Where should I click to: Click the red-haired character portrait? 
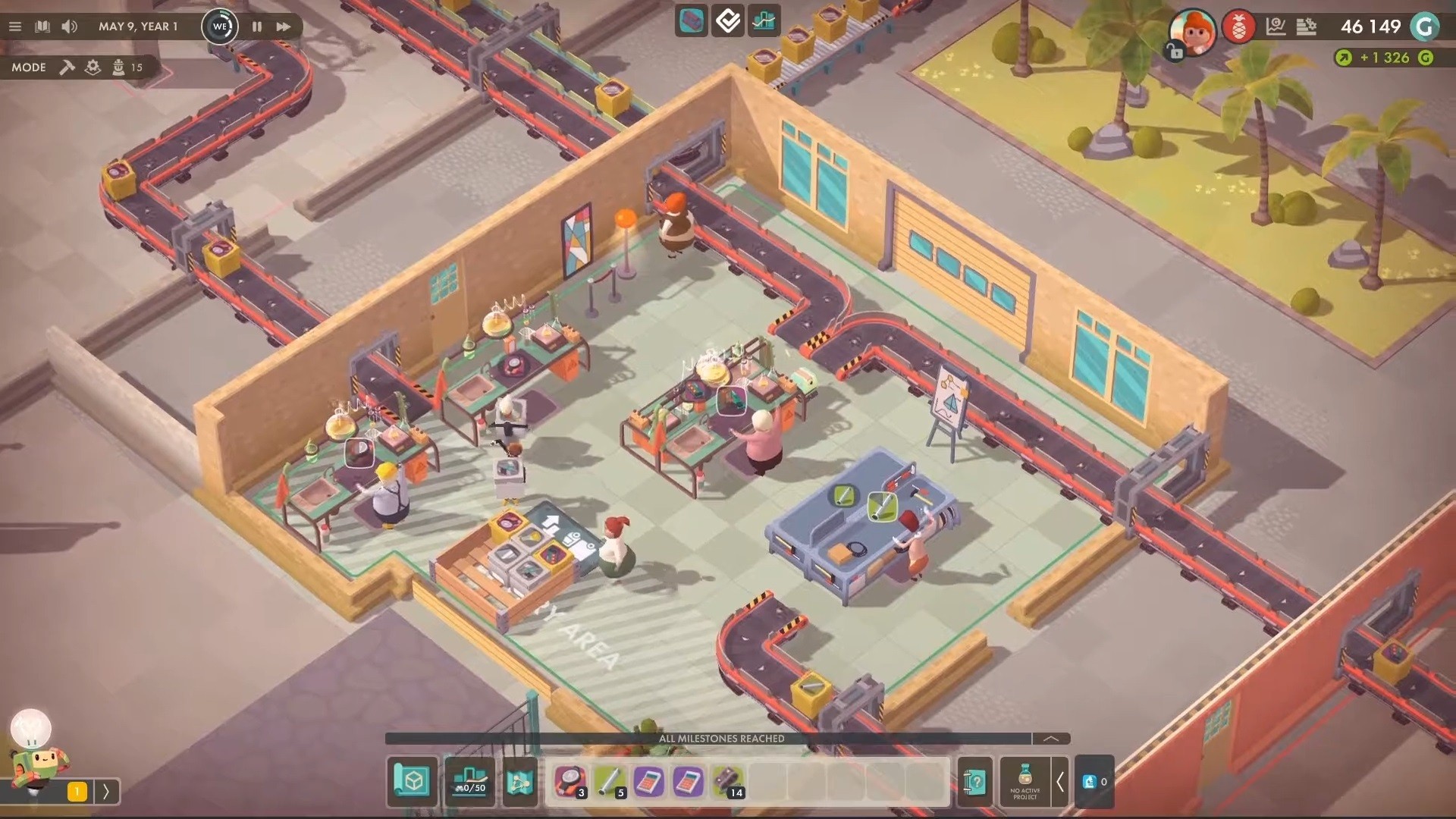click(1191, 30)
